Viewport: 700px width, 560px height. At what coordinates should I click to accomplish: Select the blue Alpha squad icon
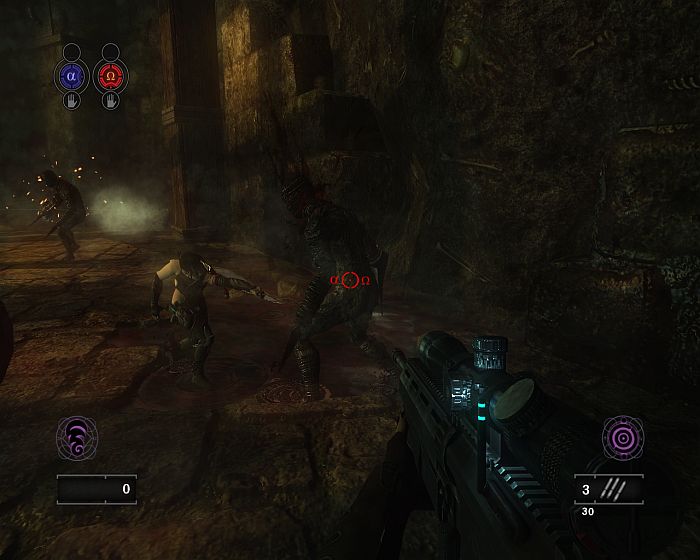(x=71, y=76)
